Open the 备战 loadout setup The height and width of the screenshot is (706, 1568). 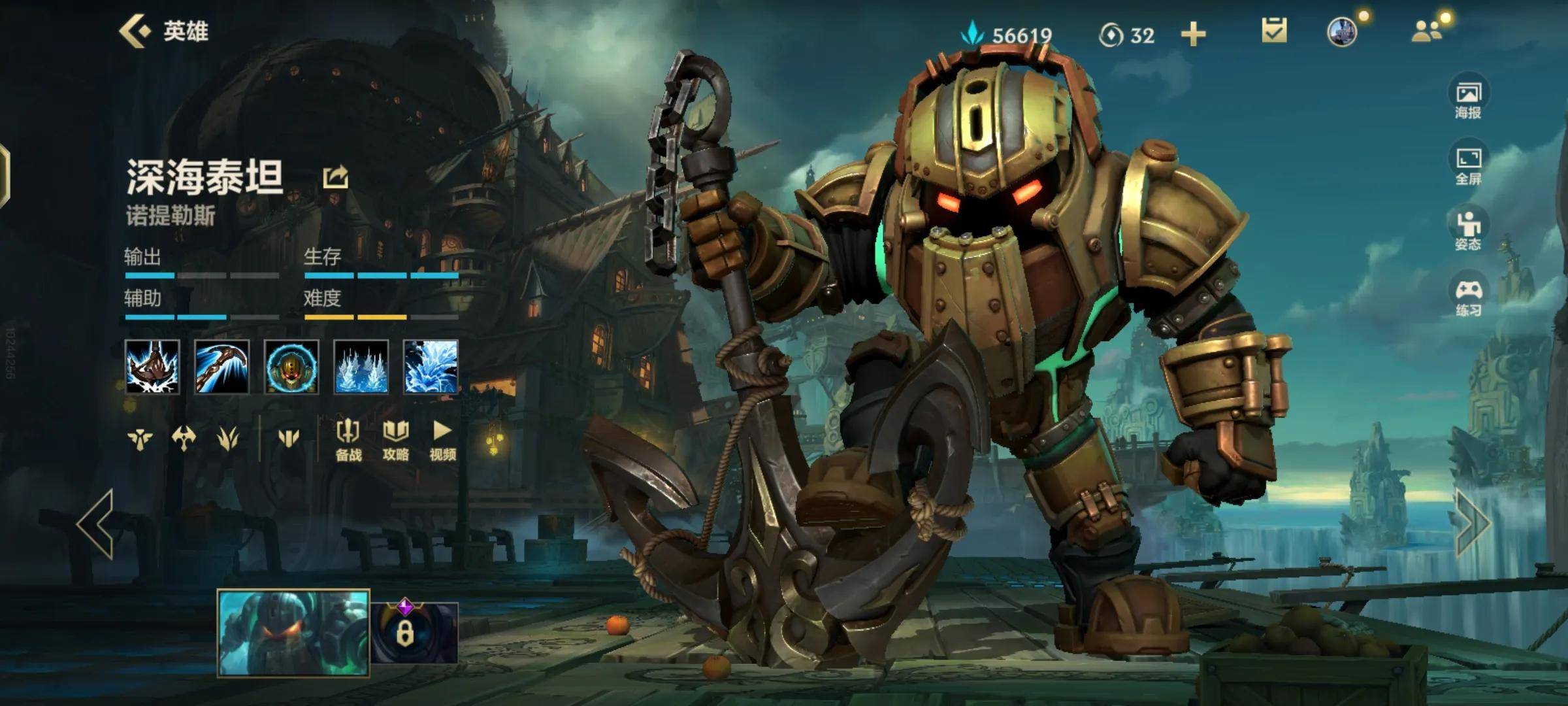pyautogui.click(x=348, y=440)
